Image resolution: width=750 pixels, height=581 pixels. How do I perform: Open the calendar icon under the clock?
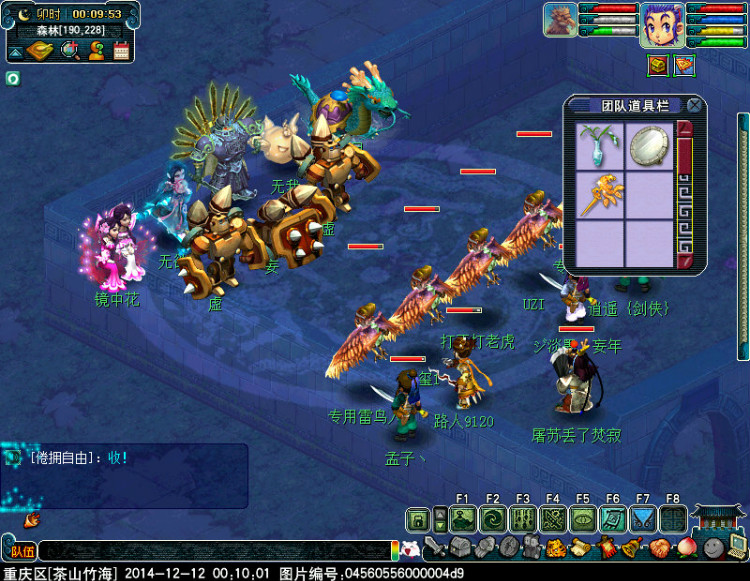tap(122, 50)
